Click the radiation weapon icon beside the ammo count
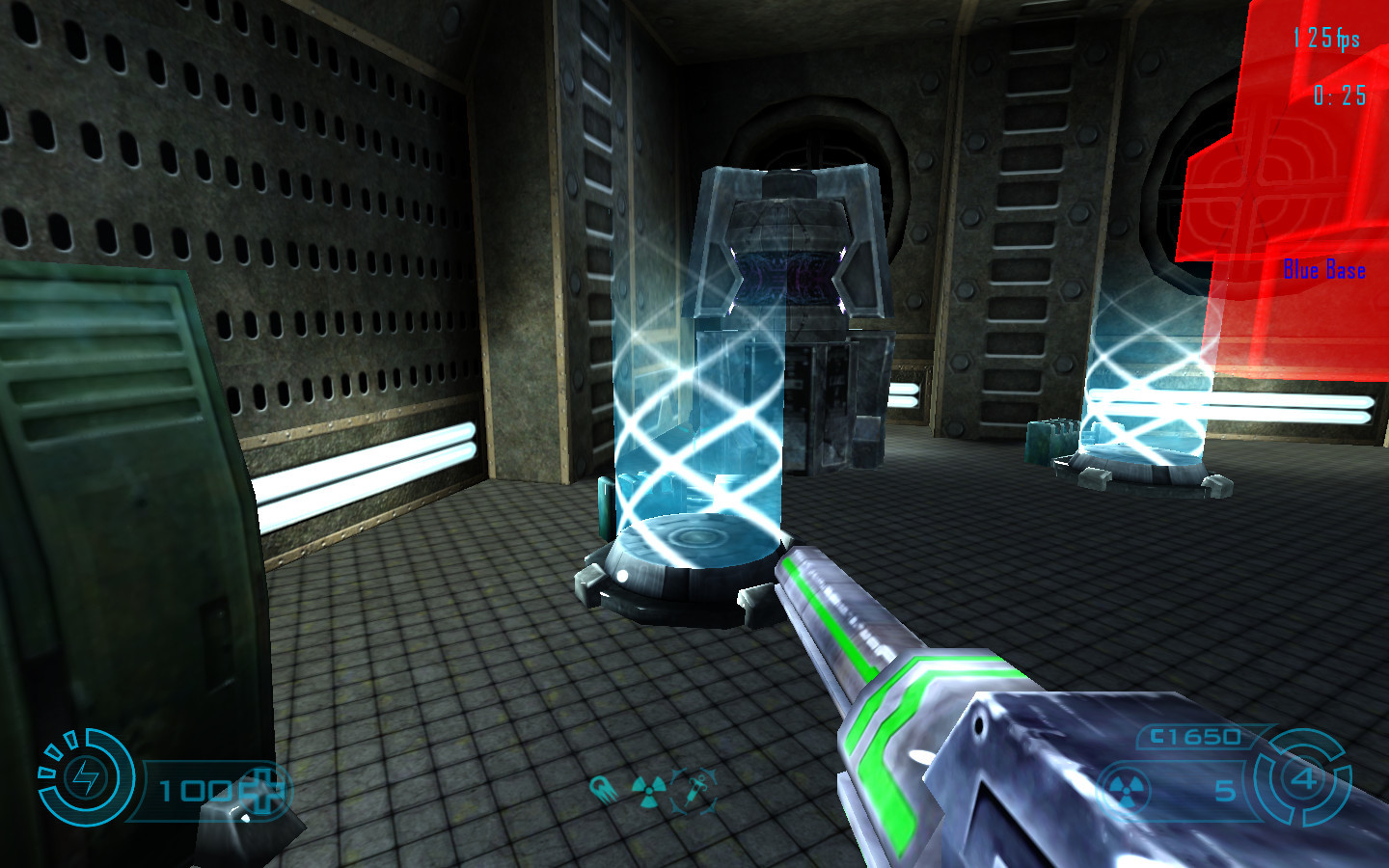 [1124, 791]
